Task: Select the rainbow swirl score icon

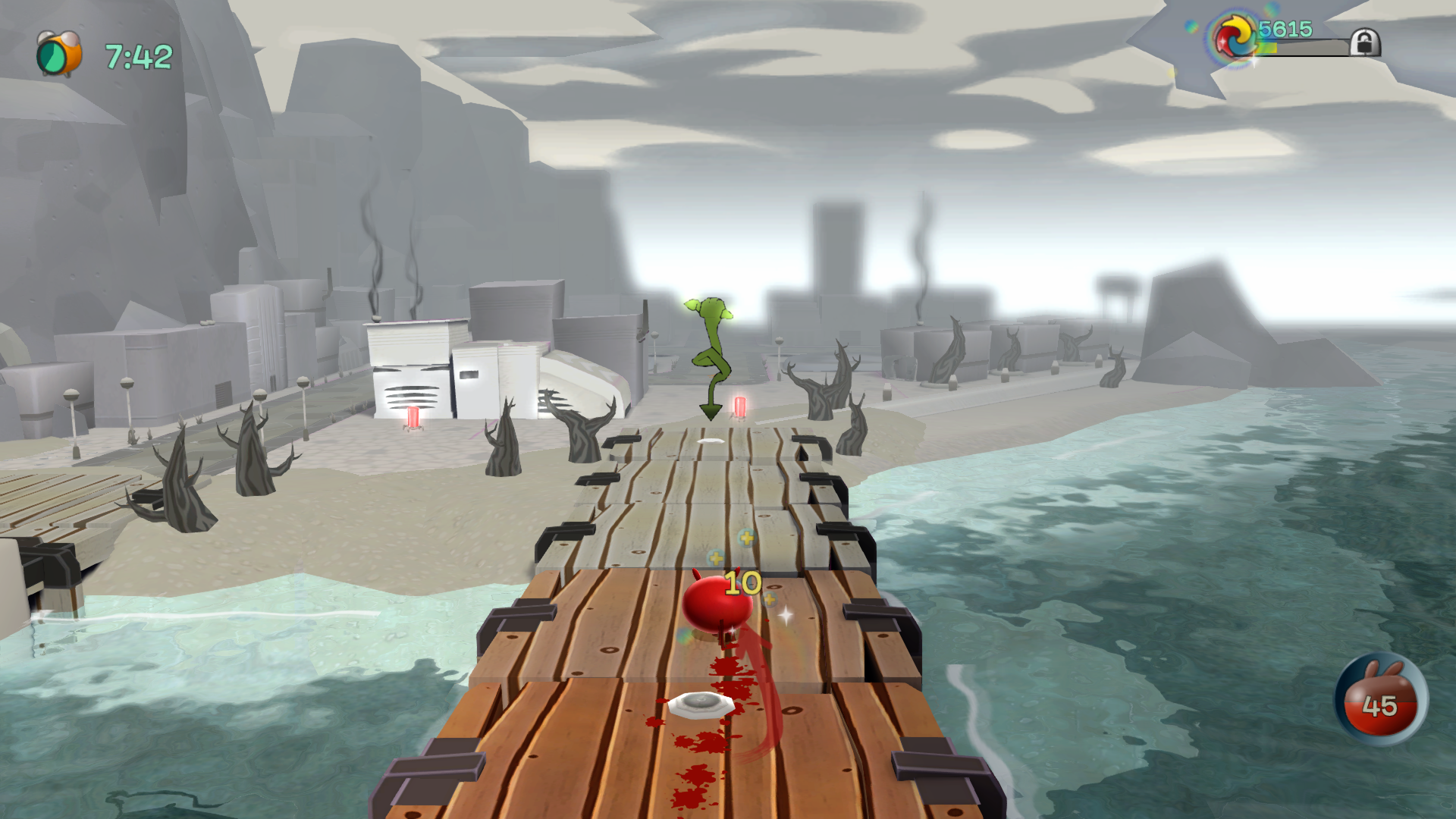Action: pos(1235,38)
